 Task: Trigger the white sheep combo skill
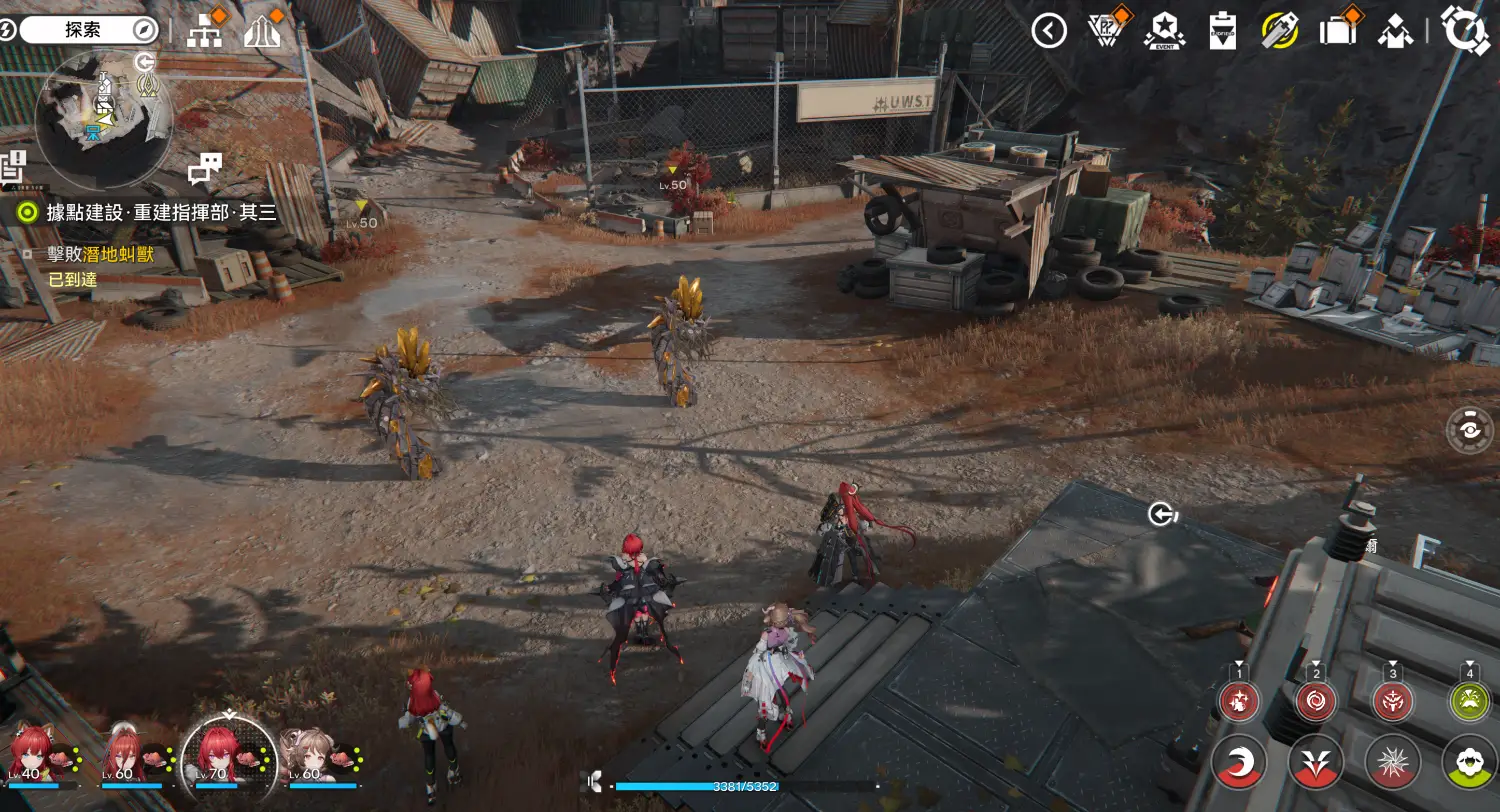pos(1469,763)
